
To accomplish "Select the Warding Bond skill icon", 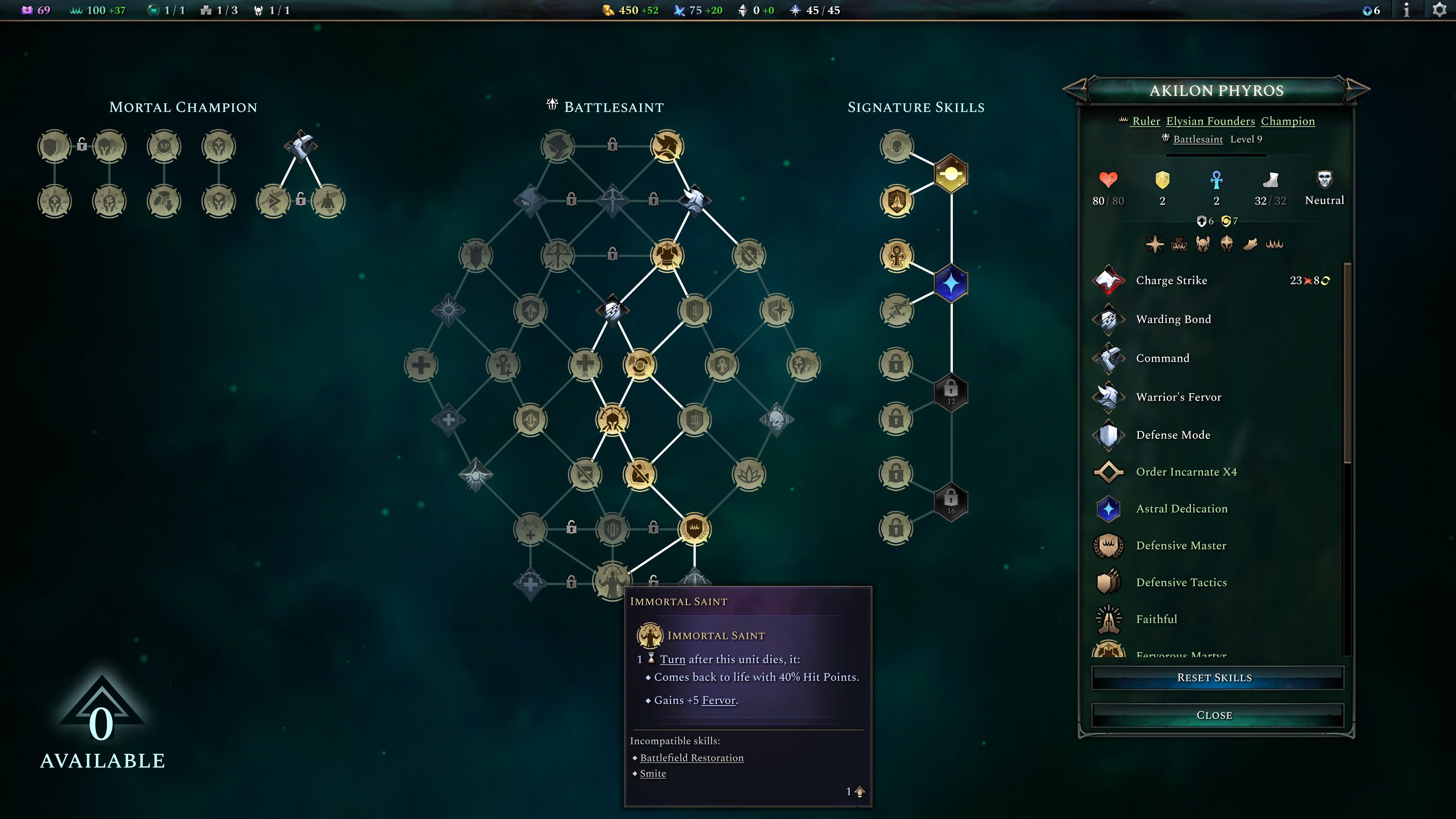I will [x=1109, y=319].
